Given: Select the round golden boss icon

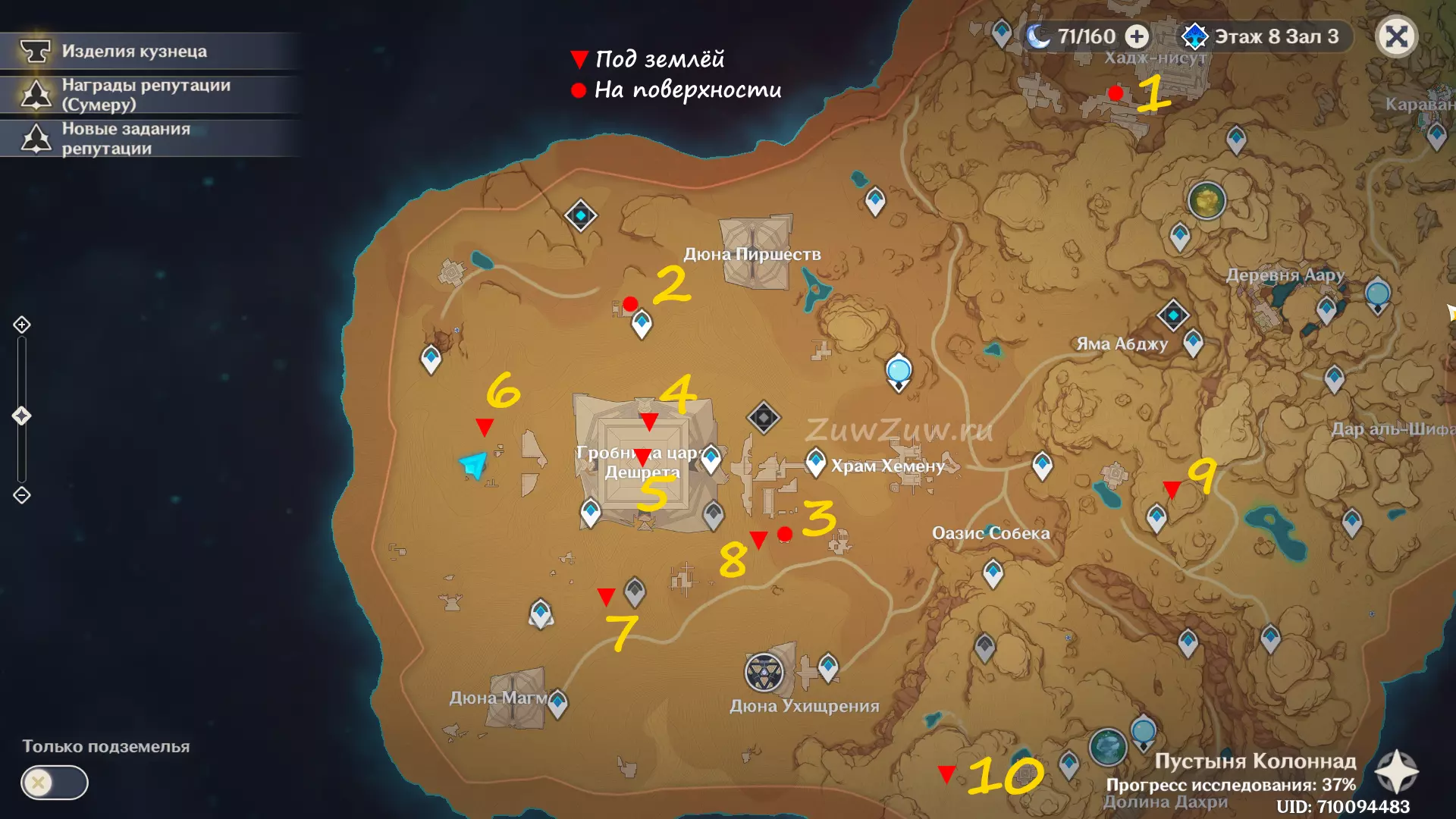Looking at the screenshot, I should (1207, 201).
